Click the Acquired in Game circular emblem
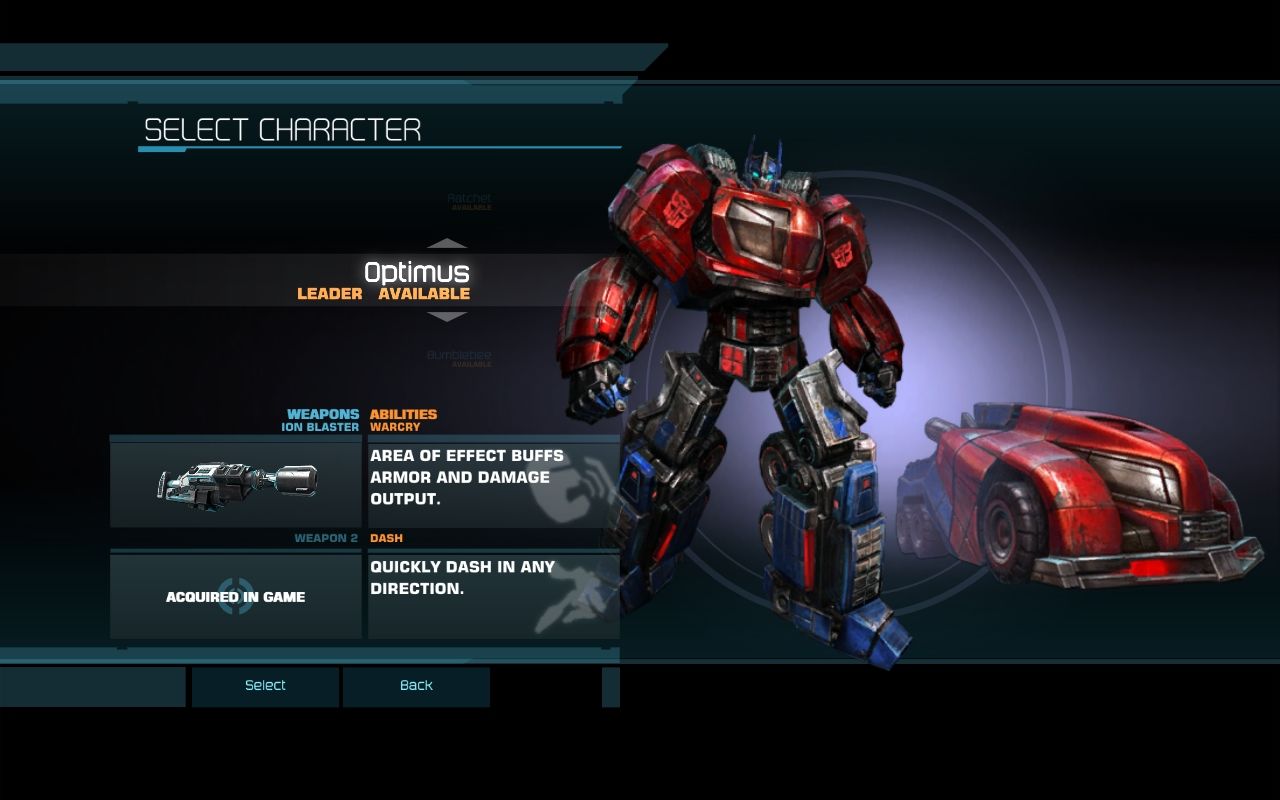 click(237, 598)
